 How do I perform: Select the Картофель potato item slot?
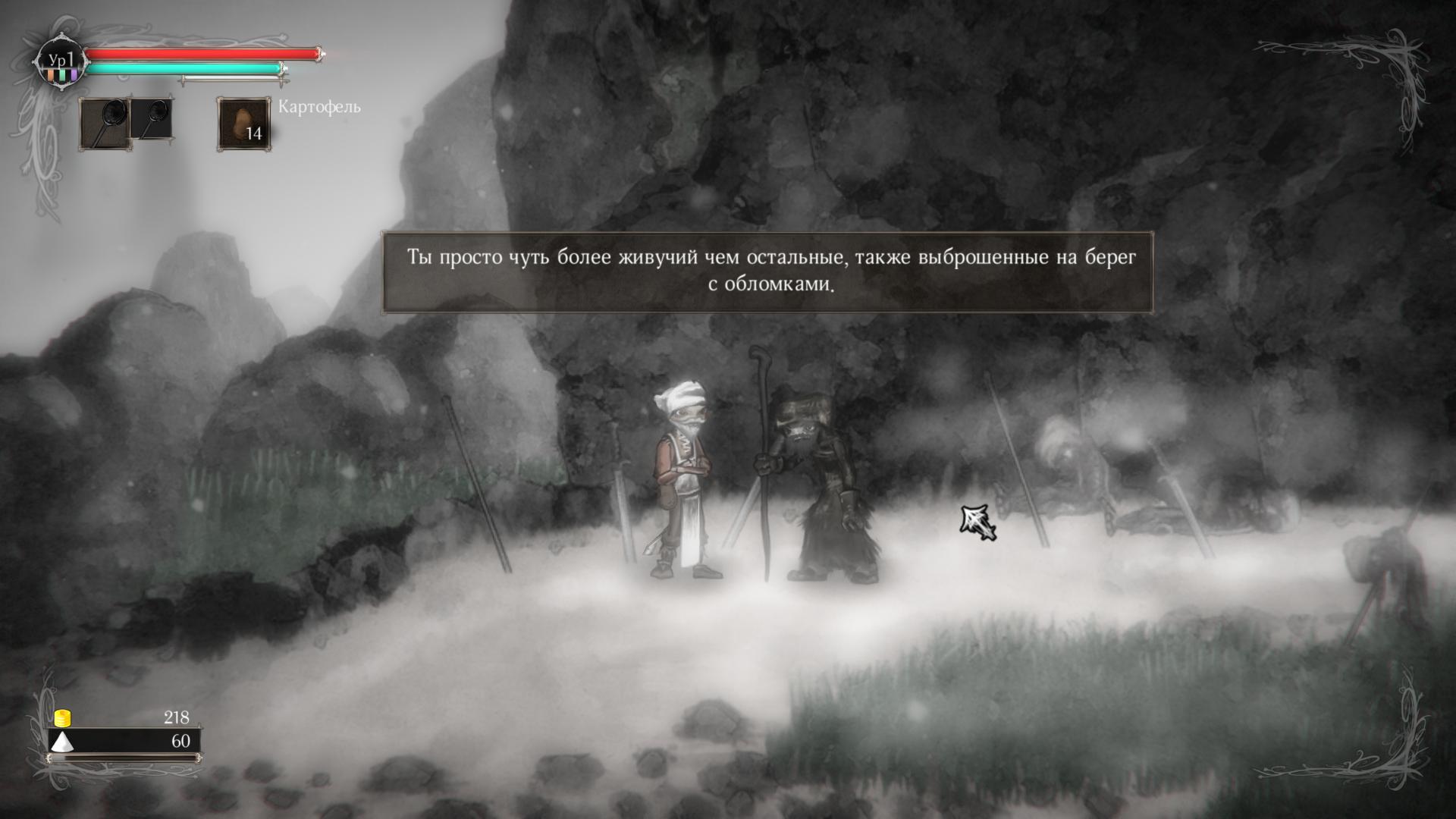(x=243, y=124)
